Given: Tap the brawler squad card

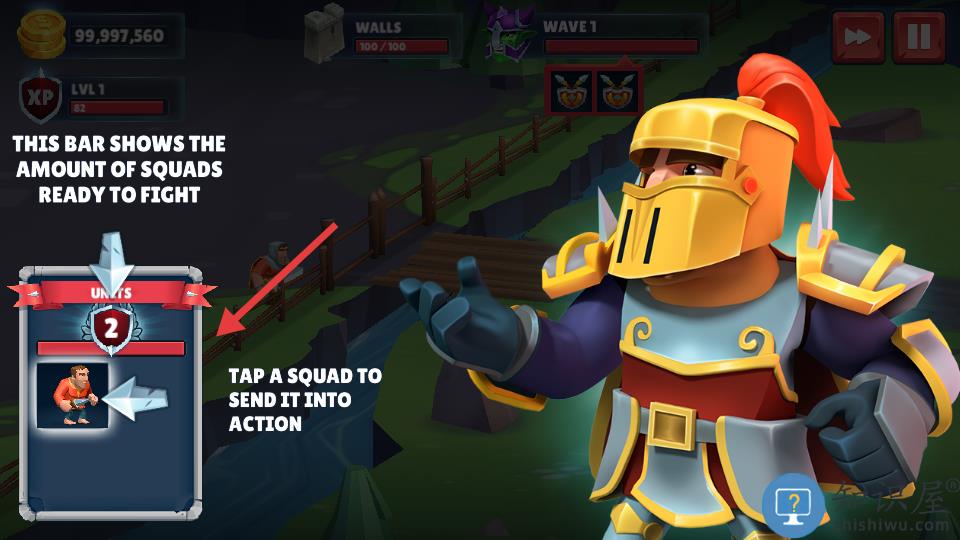Looking at the screenshot, I should (73, 396).
